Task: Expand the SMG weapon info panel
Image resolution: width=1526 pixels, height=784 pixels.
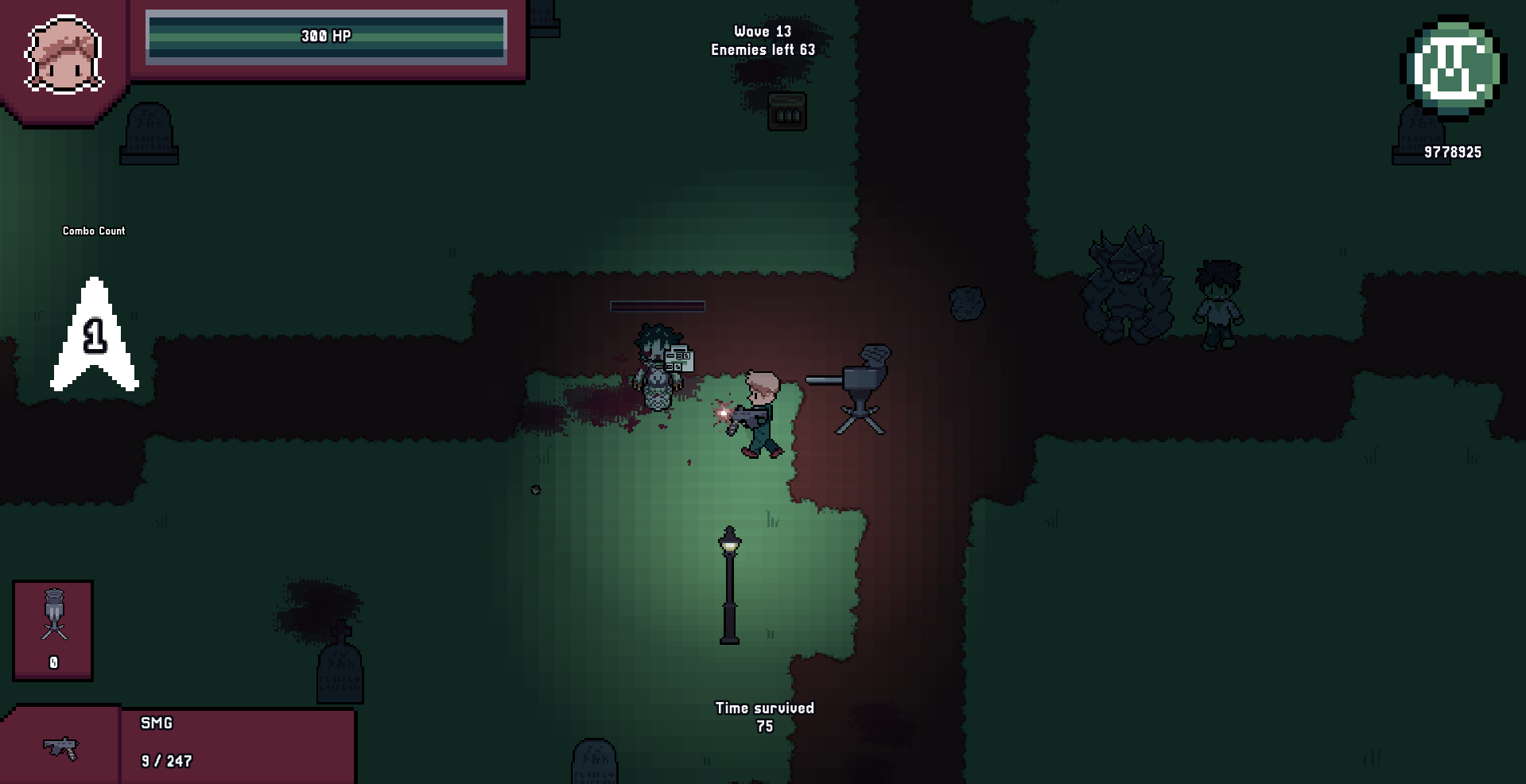Action: pos(239,743)
